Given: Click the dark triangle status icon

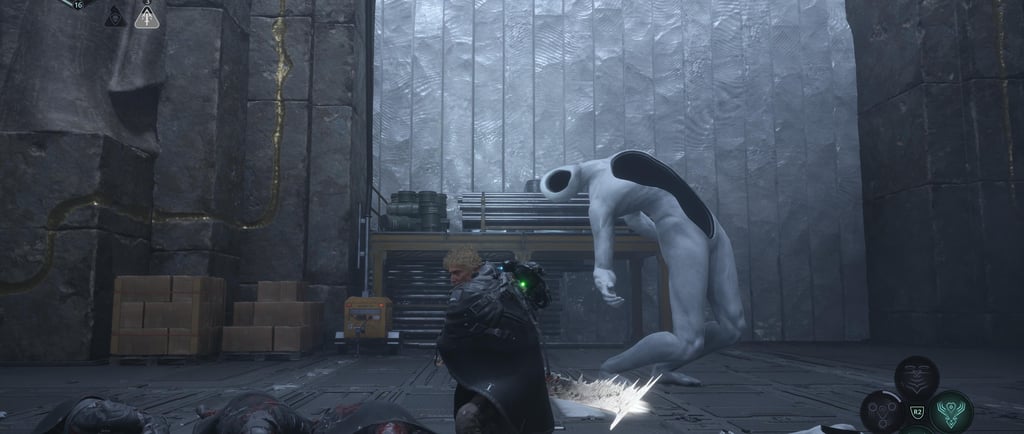Looking at the screenshot, I should click(x=116, y=17).
